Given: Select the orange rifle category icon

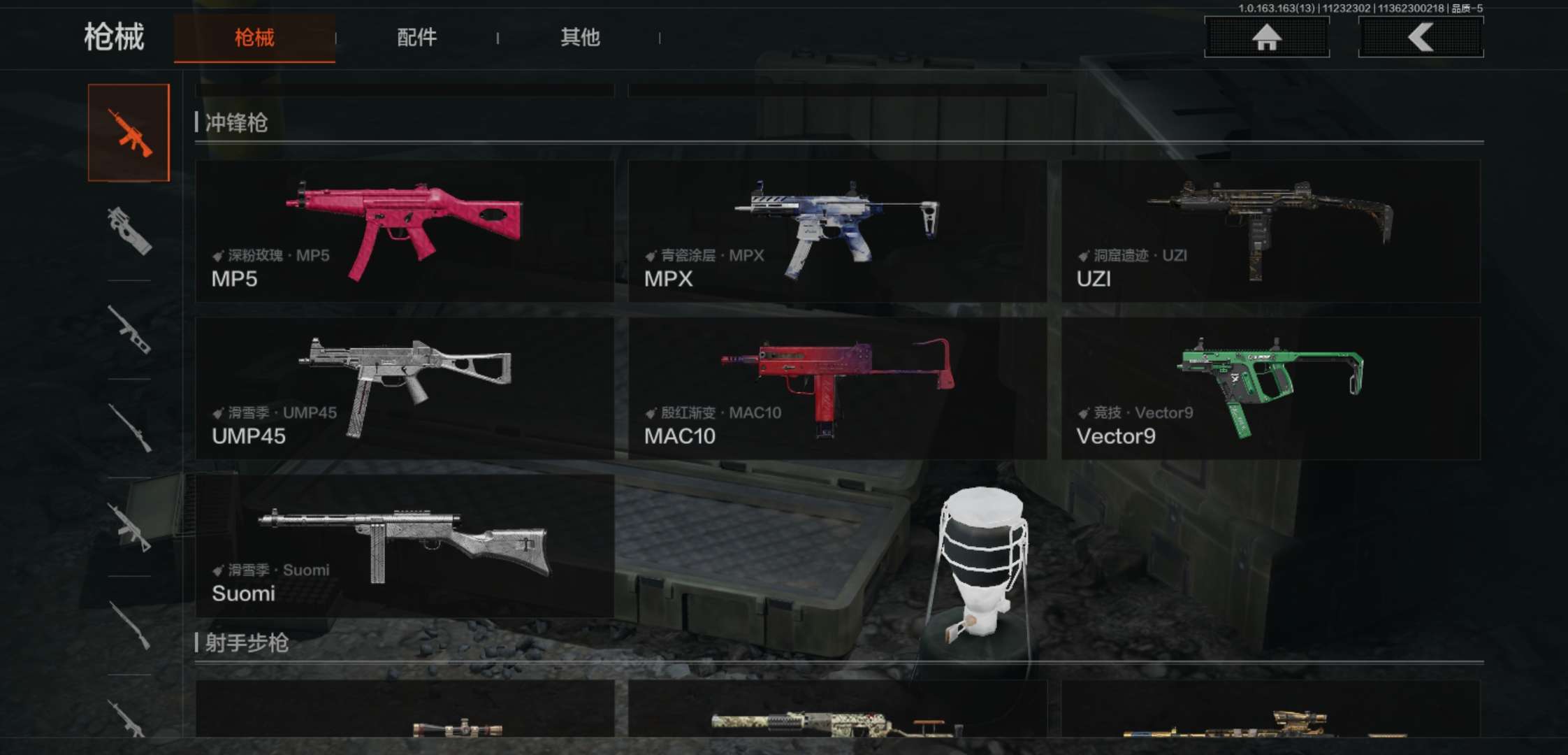Looking at the screenshot, I should (129, 133).
